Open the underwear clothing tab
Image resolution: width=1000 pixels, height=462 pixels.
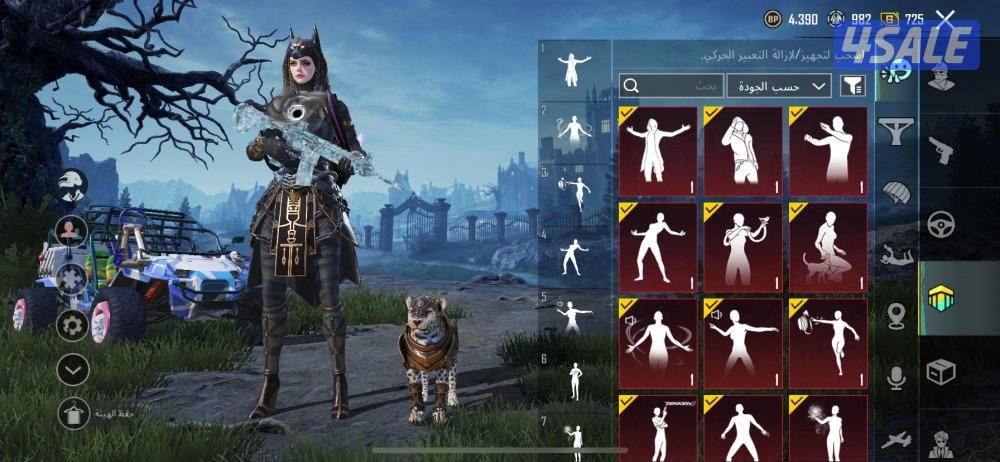(896, 129)
